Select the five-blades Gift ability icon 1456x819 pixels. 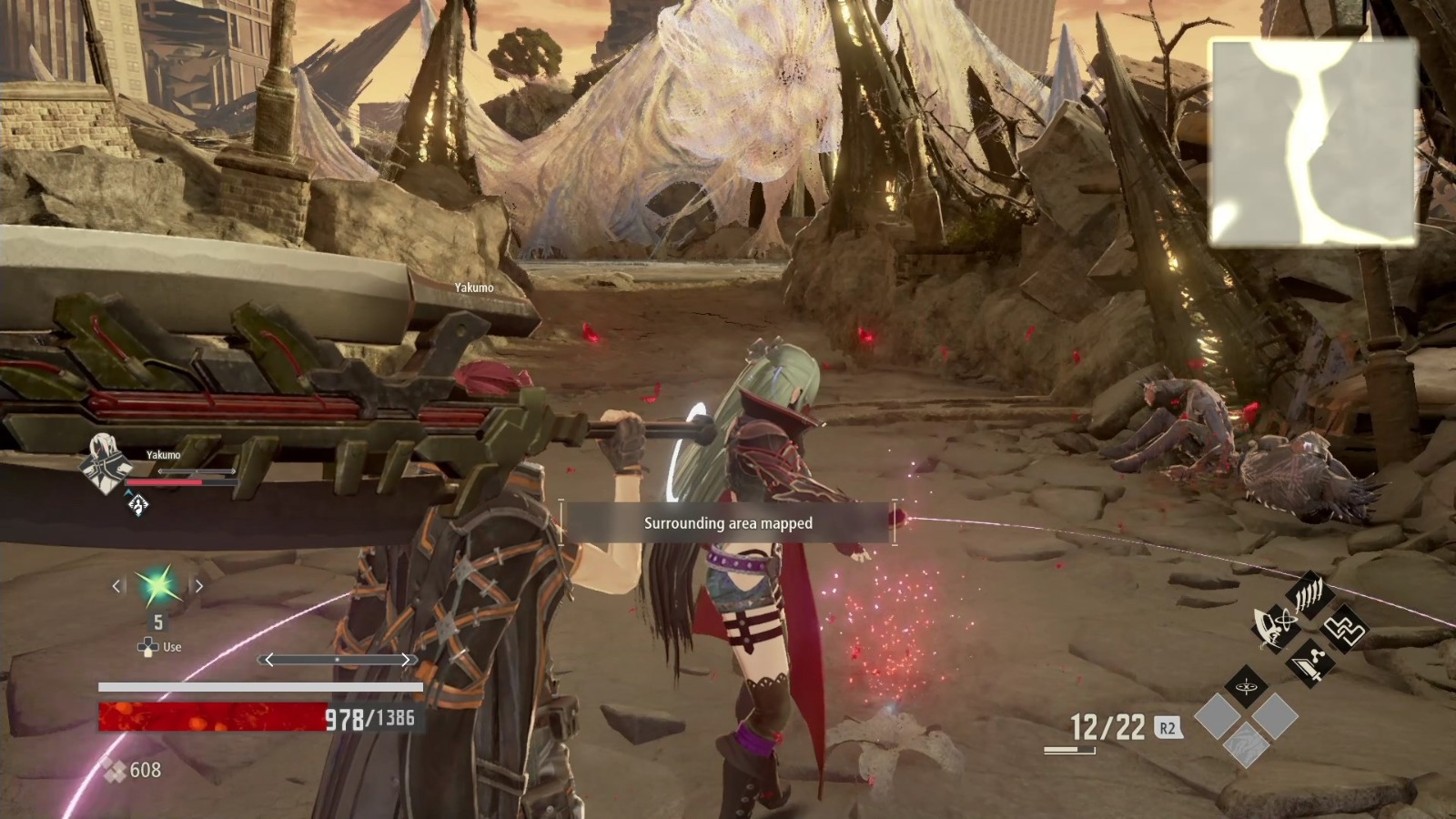click(1309, 595)
